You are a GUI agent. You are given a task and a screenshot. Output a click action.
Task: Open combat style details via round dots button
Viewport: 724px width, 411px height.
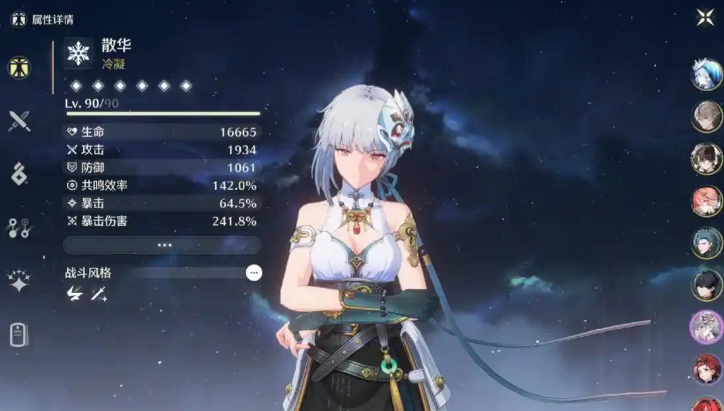pos(254,272)
